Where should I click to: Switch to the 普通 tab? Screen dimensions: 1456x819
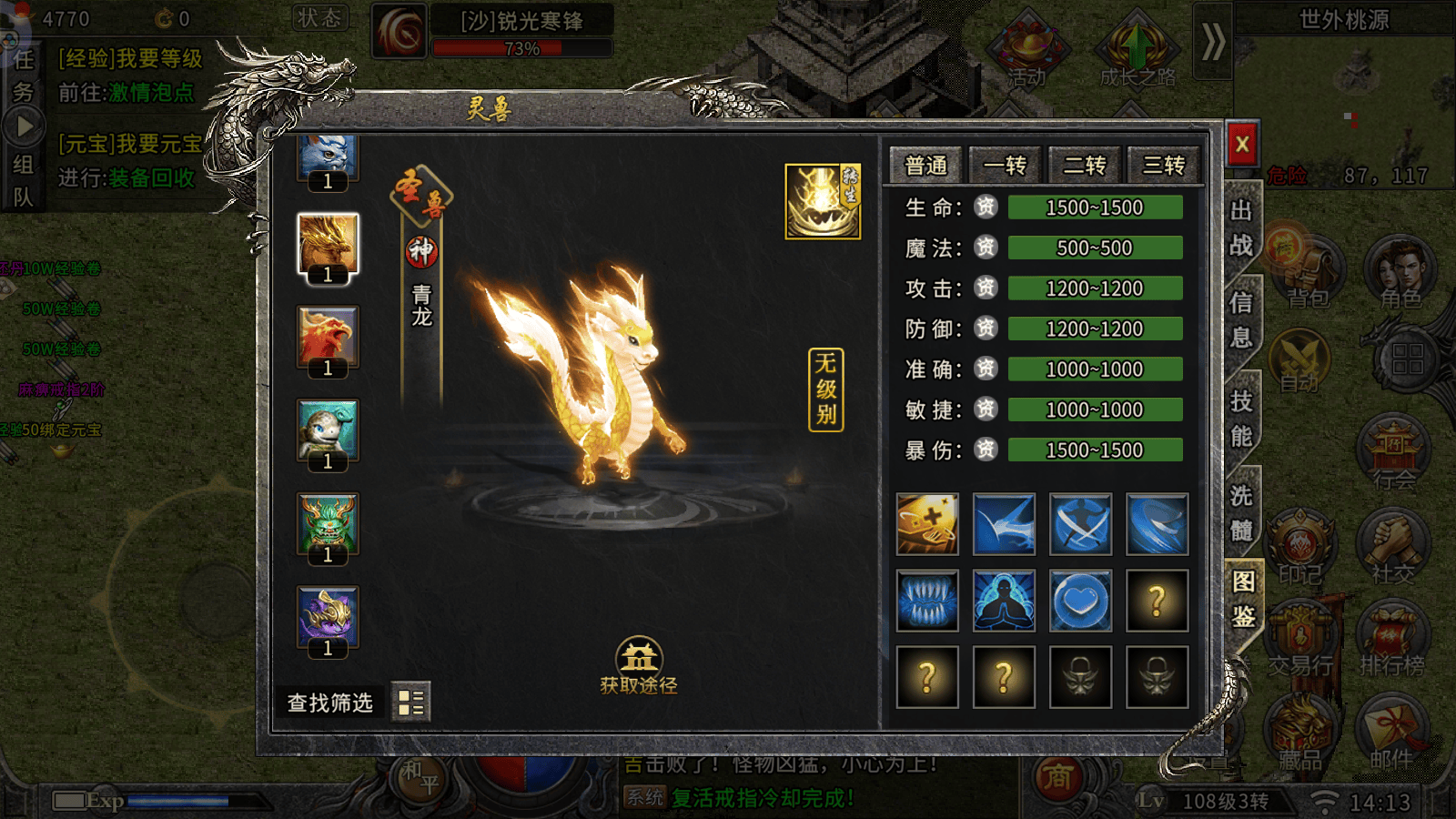[926, 166]
